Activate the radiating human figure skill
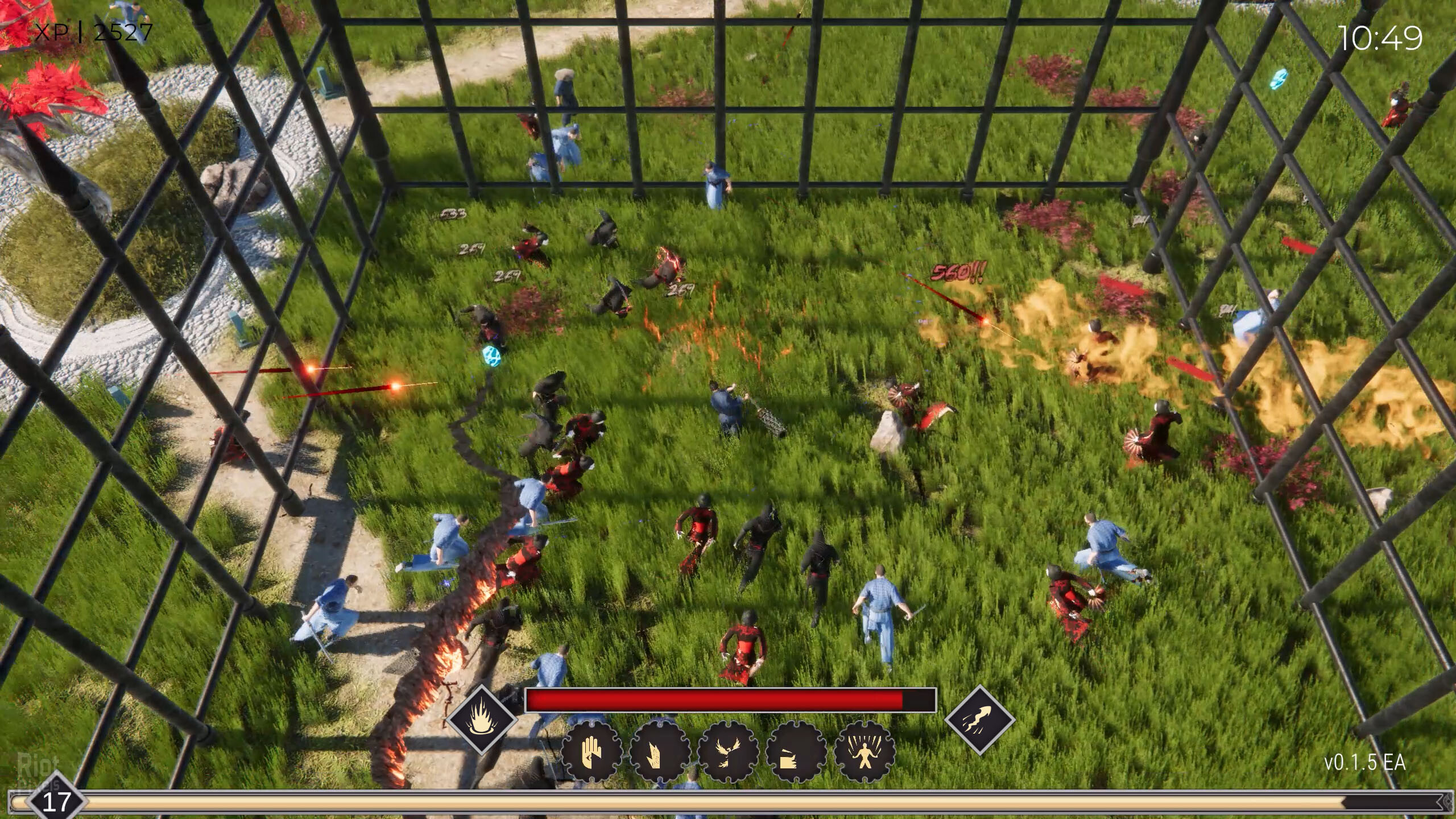The width and height of the screenshot is (1456, 819). 864,751
